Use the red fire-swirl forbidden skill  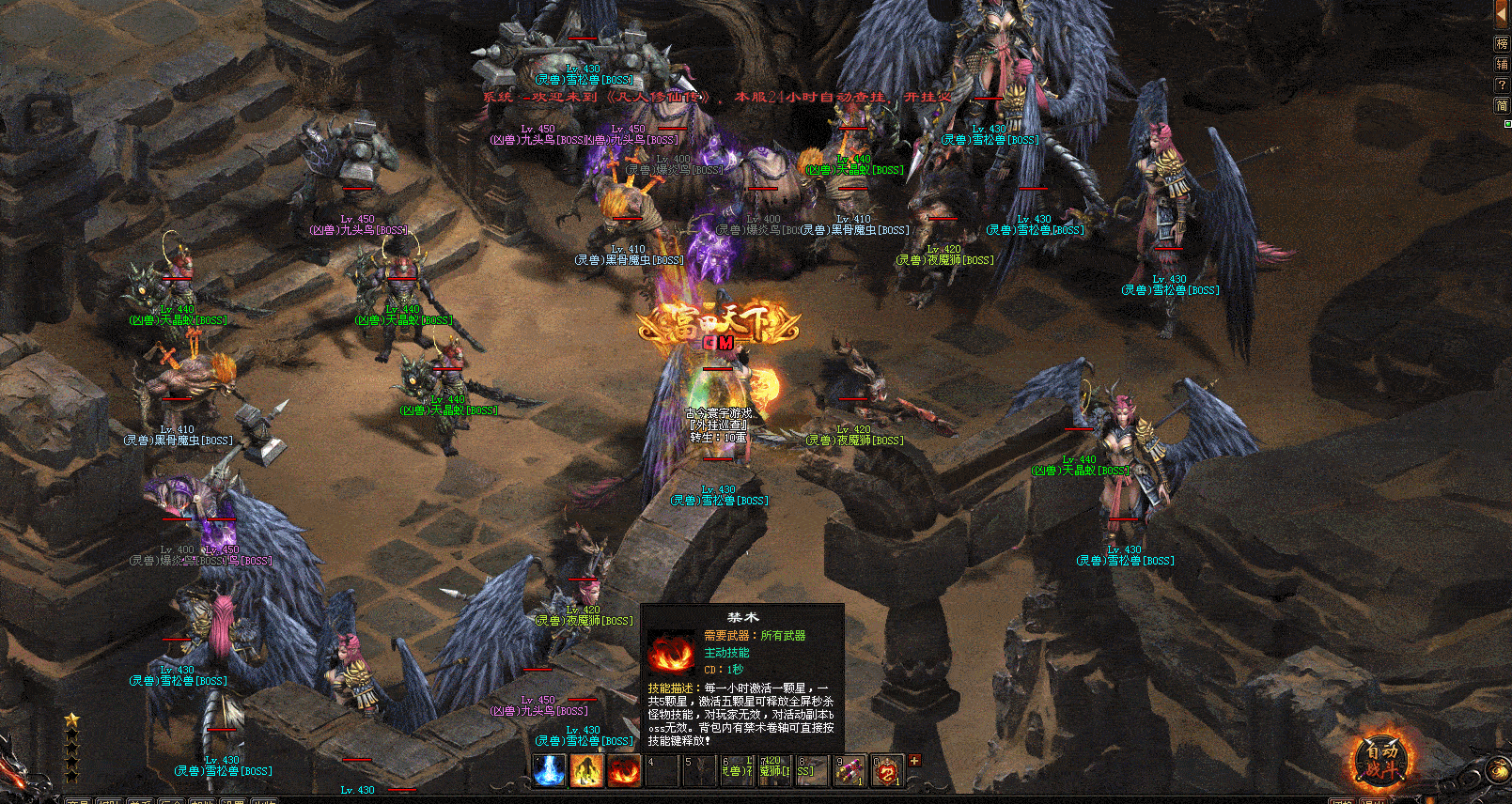pos(624,770)
